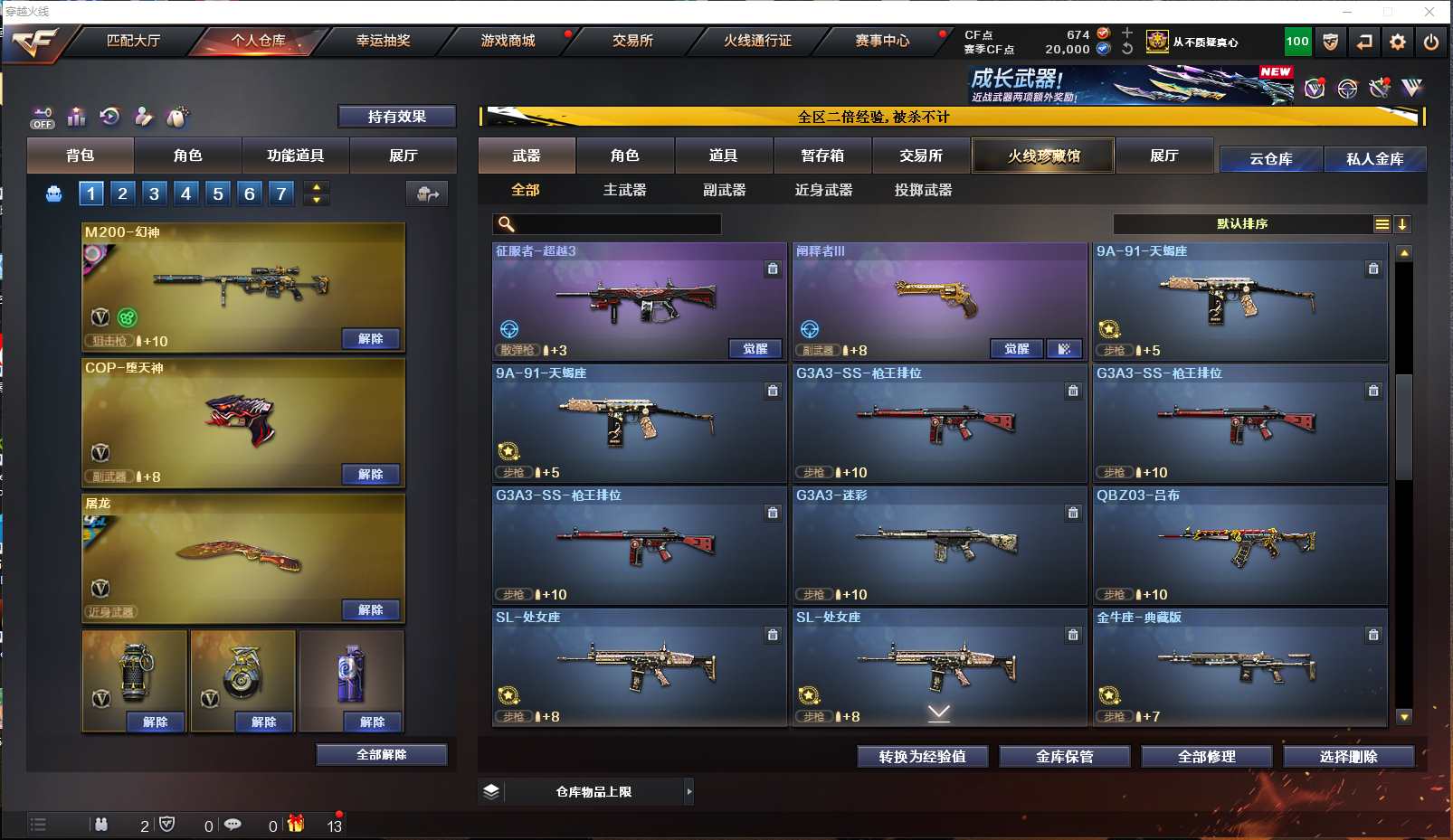Select the QBZ03-吕布 rifle tile

point(1239,545)
